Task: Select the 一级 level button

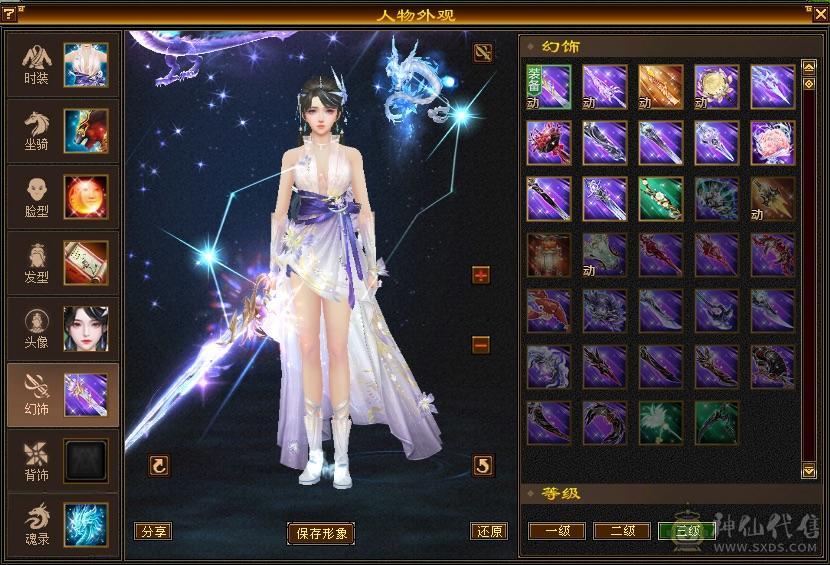Action: (557, 531)
